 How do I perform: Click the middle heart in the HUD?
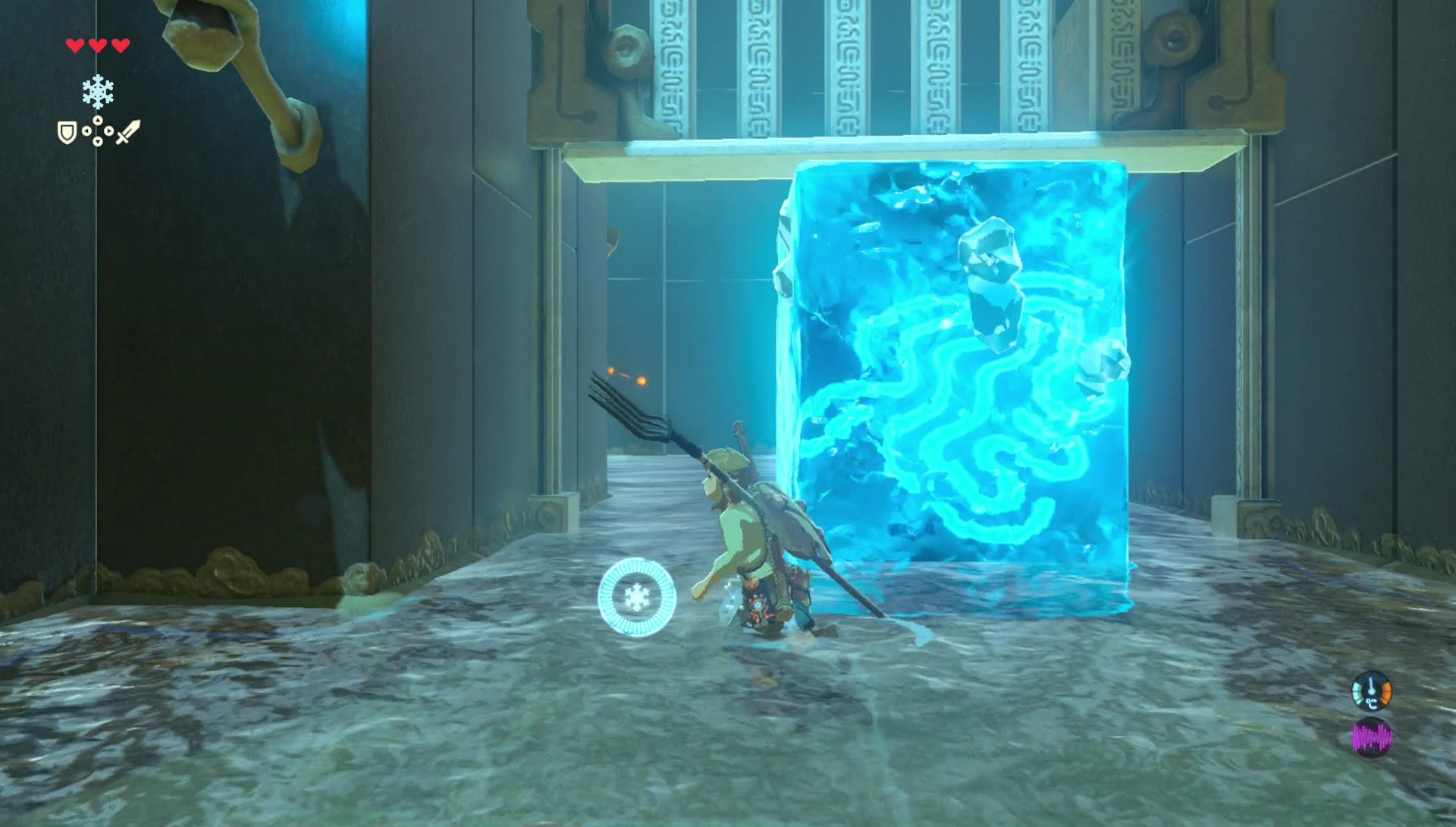click(x=97, y=46)
